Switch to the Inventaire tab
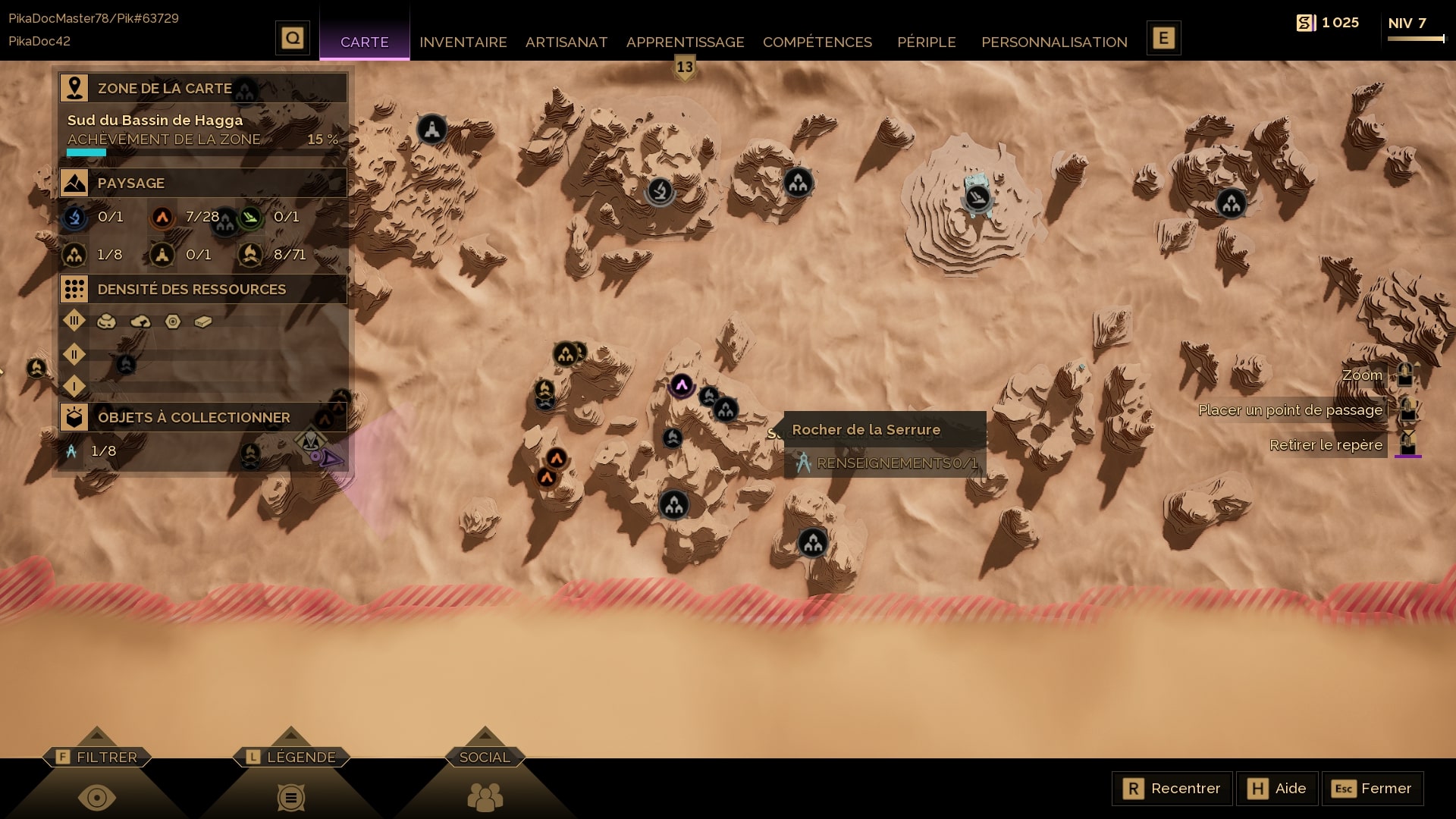 tap(463, 42)
